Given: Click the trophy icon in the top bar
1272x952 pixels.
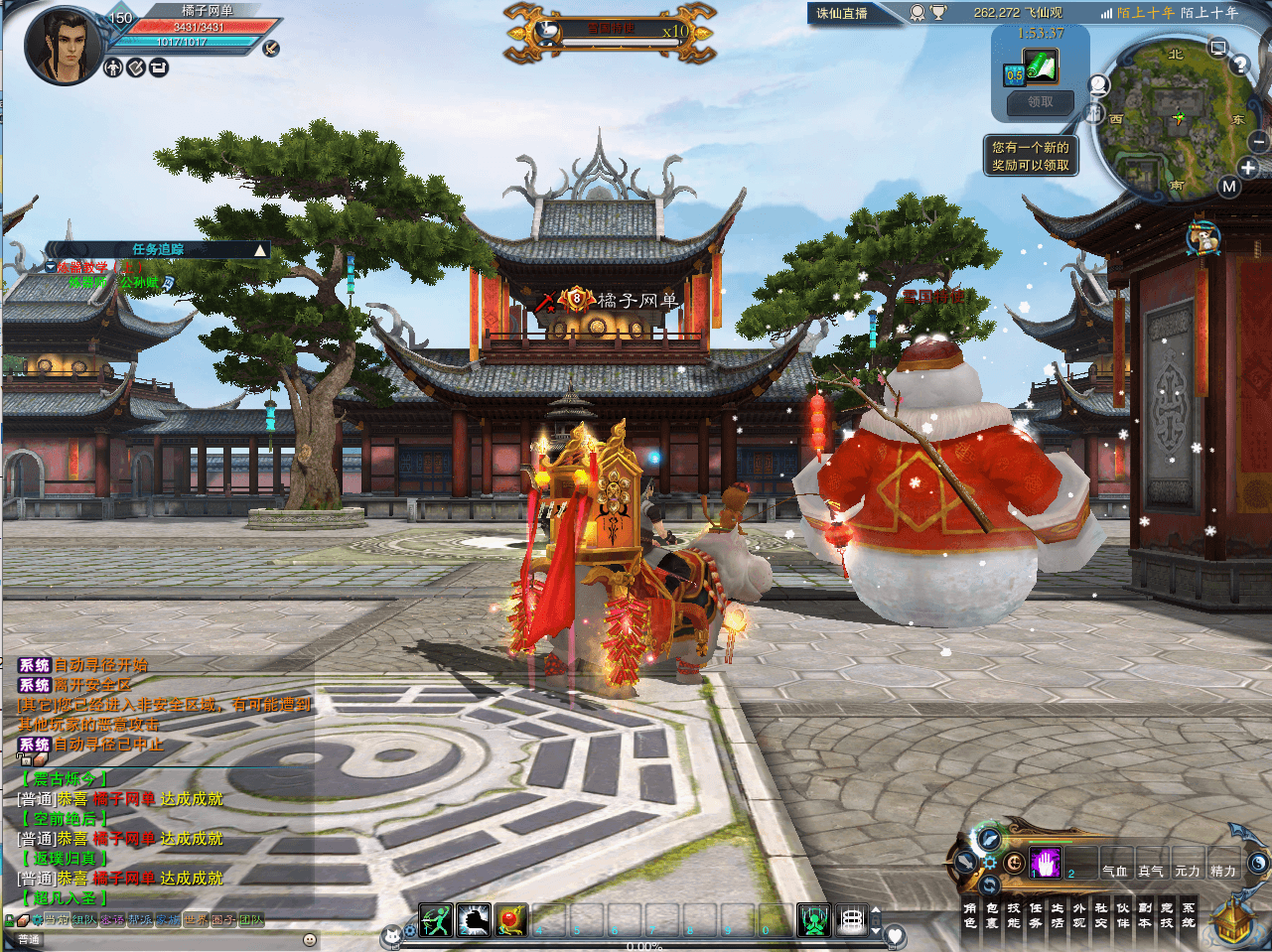Looking at the screenshot, I should tap(937, 13).
